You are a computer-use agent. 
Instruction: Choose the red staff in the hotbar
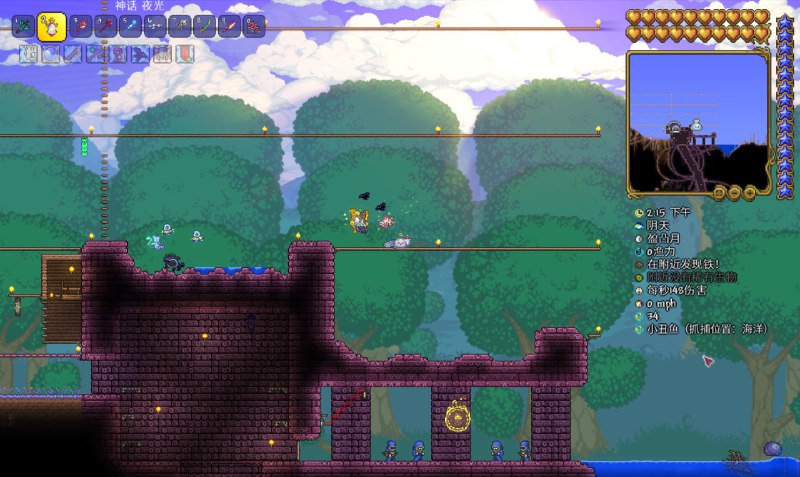pos(81,26)
